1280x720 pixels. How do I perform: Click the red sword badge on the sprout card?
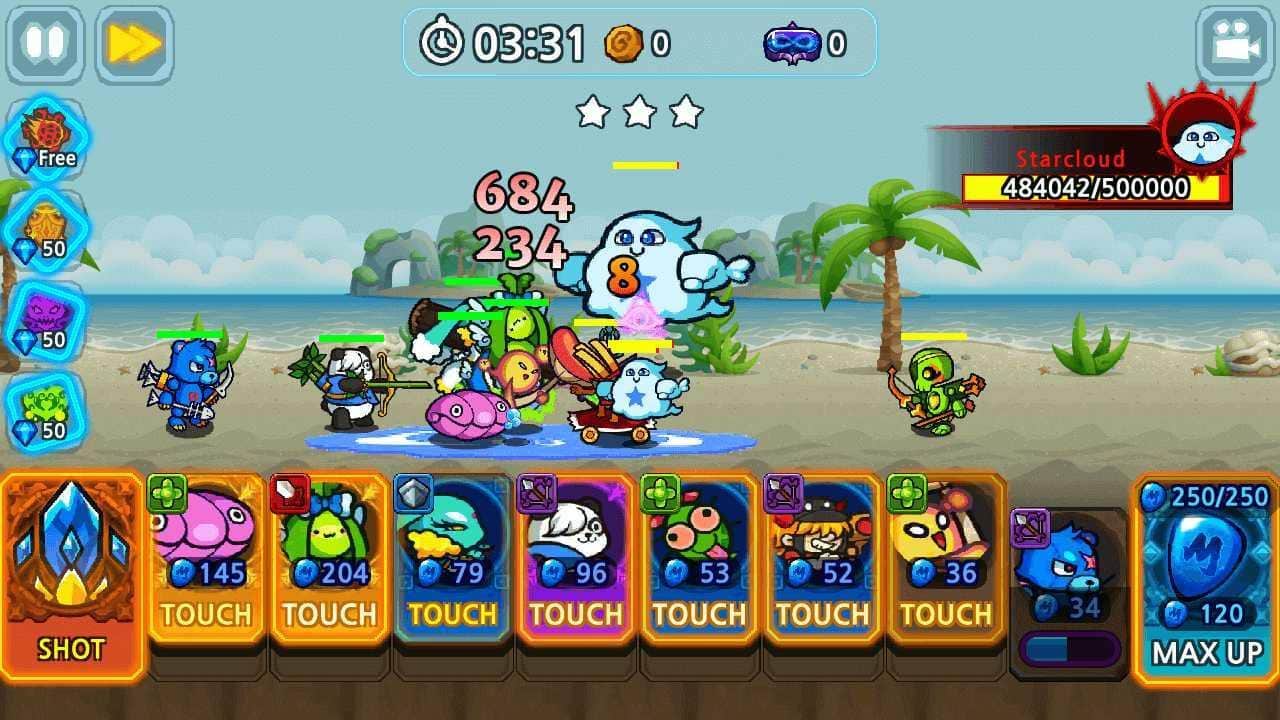tap(290, 492)
